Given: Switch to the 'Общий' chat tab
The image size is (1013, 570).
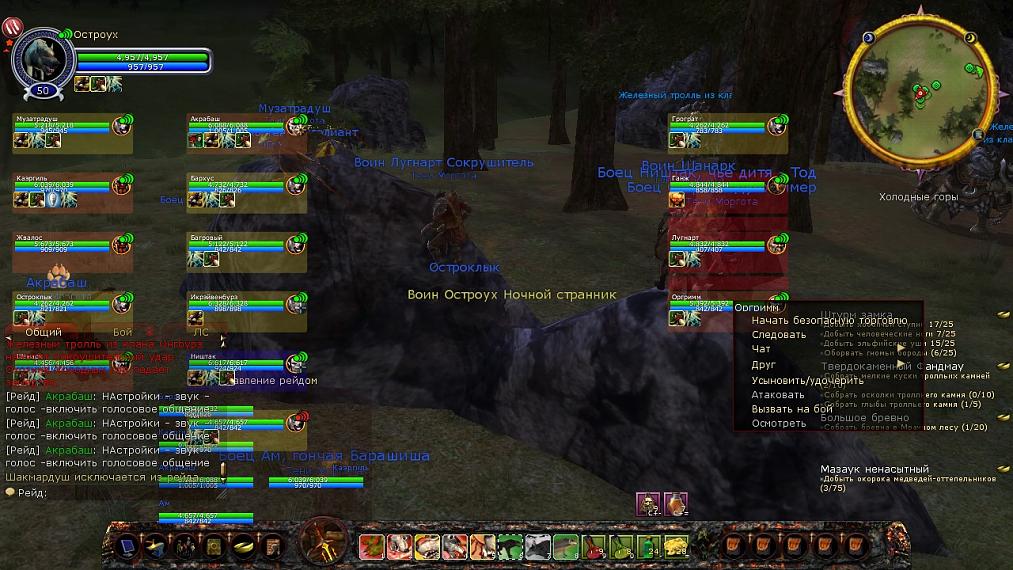Looking at the screenshot, I should coord(43,331).
